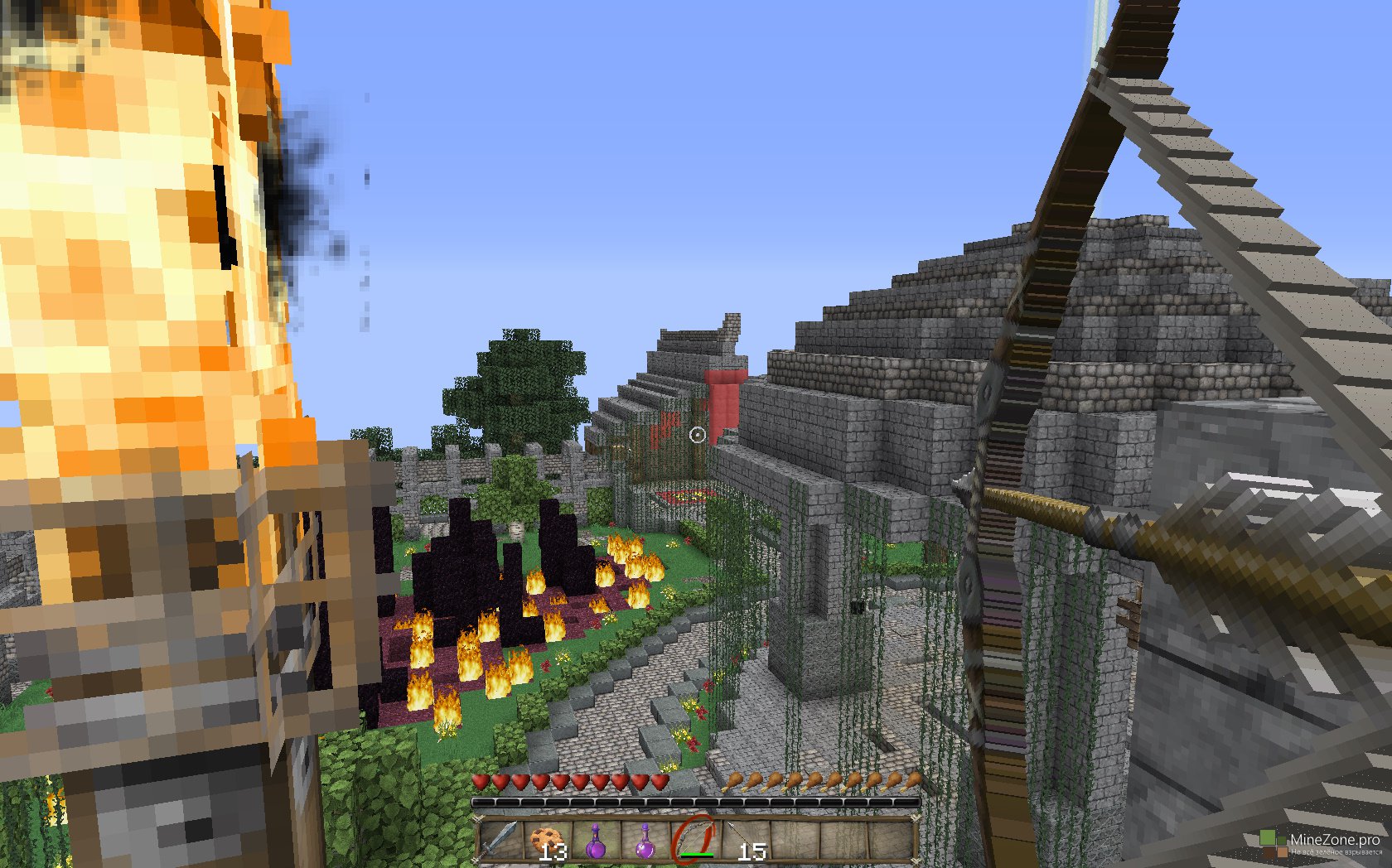Select the purple potion beside the cookies

[596, 839]
